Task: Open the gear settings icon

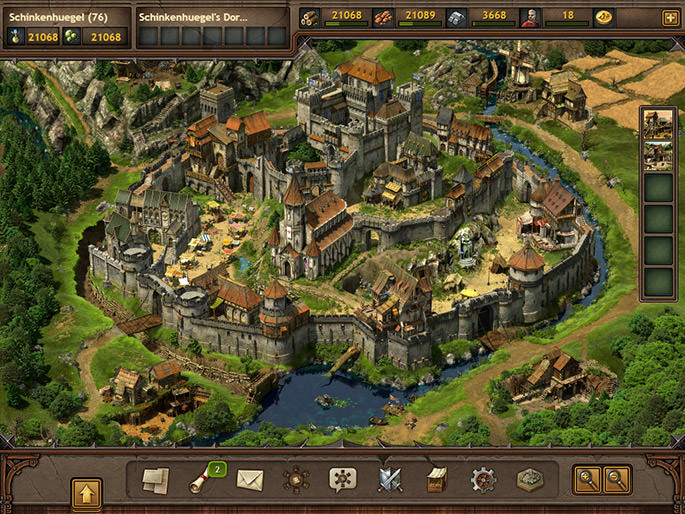Action: tap(483, 480)
